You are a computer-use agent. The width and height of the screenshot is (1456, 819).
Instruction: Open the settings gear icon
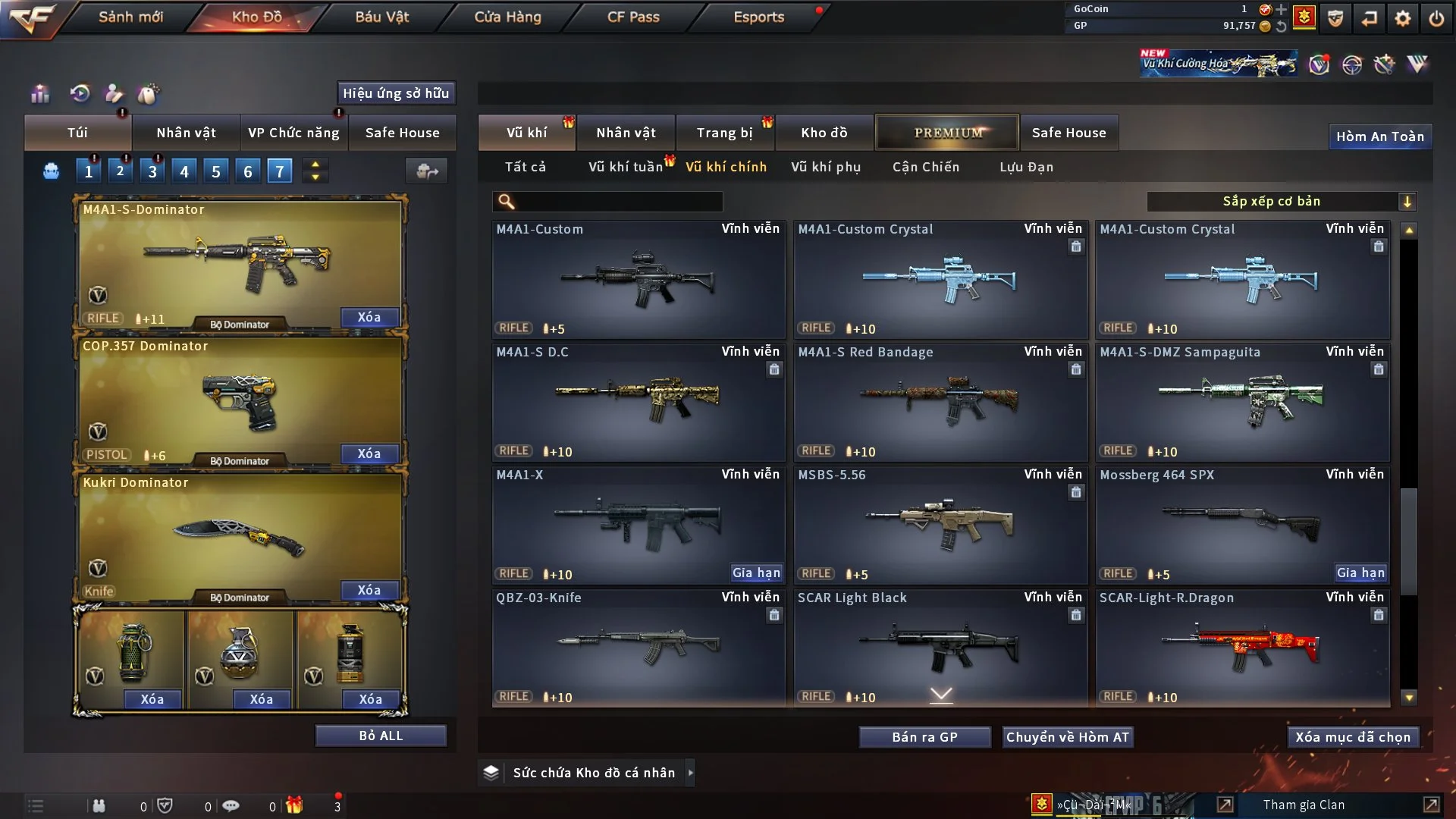coord(1402,18)
